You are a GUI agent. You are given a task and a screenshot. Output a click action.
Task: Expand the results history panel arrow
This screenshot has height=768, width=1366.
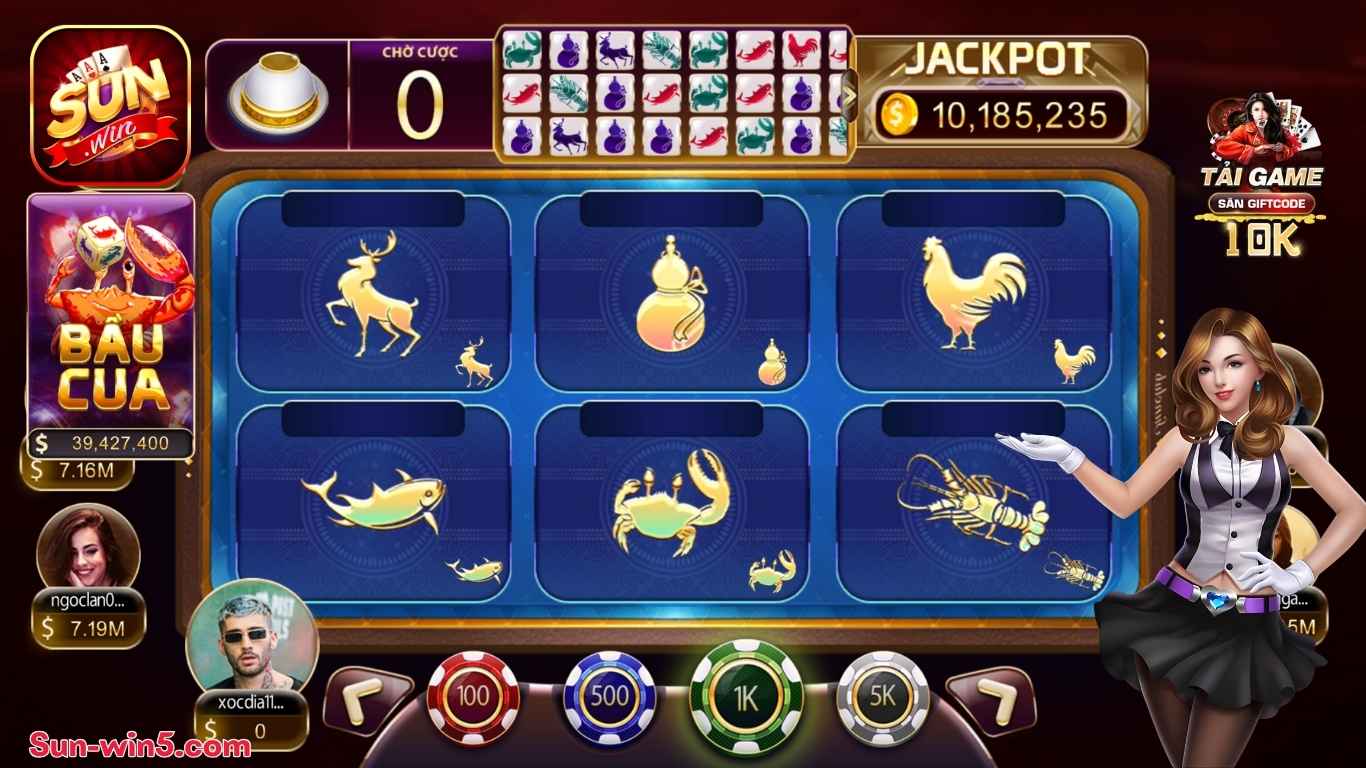[850, 98]
